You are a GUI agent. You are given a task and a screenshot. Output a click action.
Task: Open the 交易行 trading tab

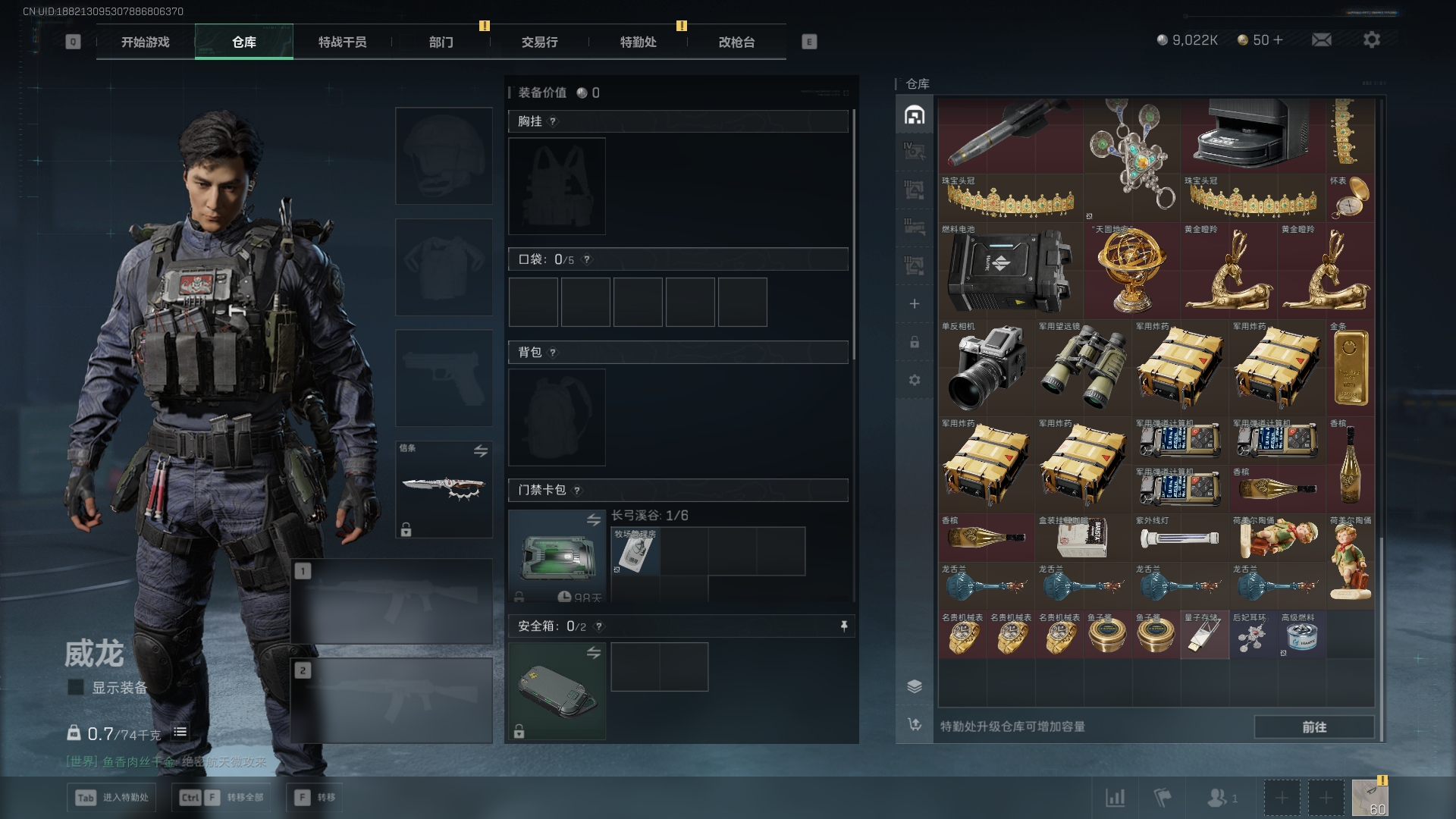coord(539,42)
